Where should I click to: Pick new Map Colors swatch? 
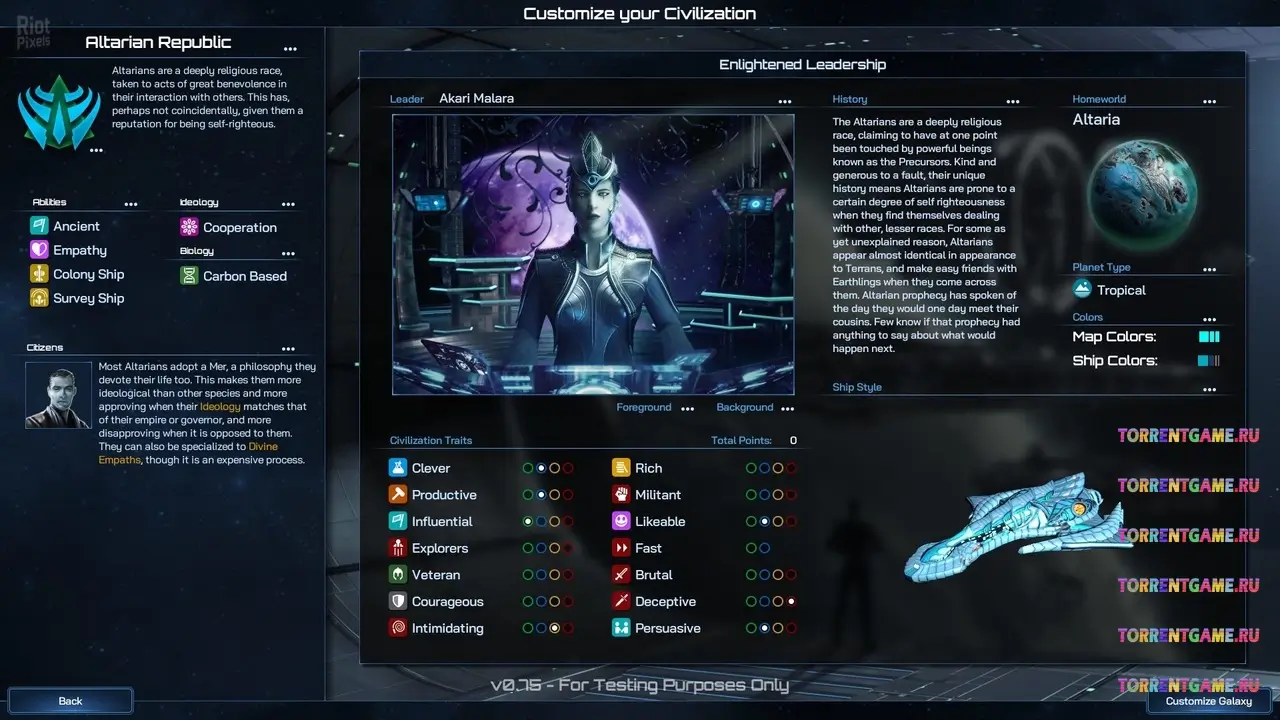click(x=1209, y=337)
